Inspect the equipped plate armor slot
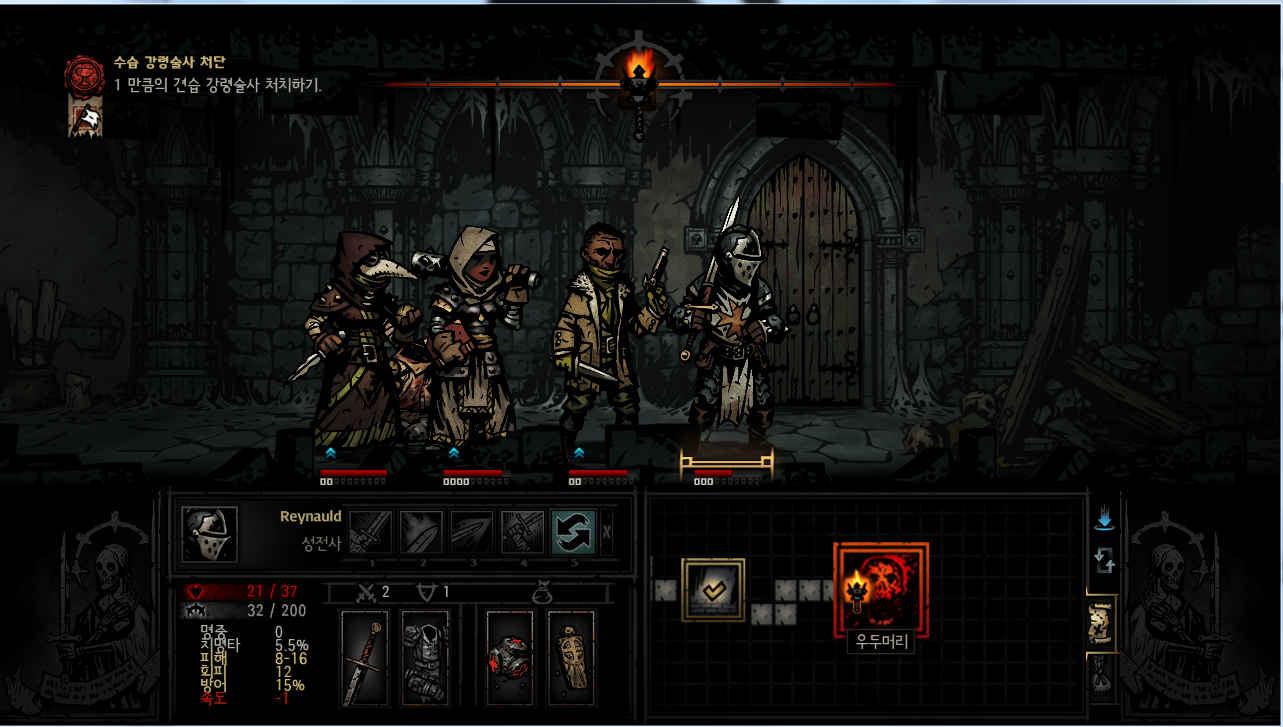 424,656
